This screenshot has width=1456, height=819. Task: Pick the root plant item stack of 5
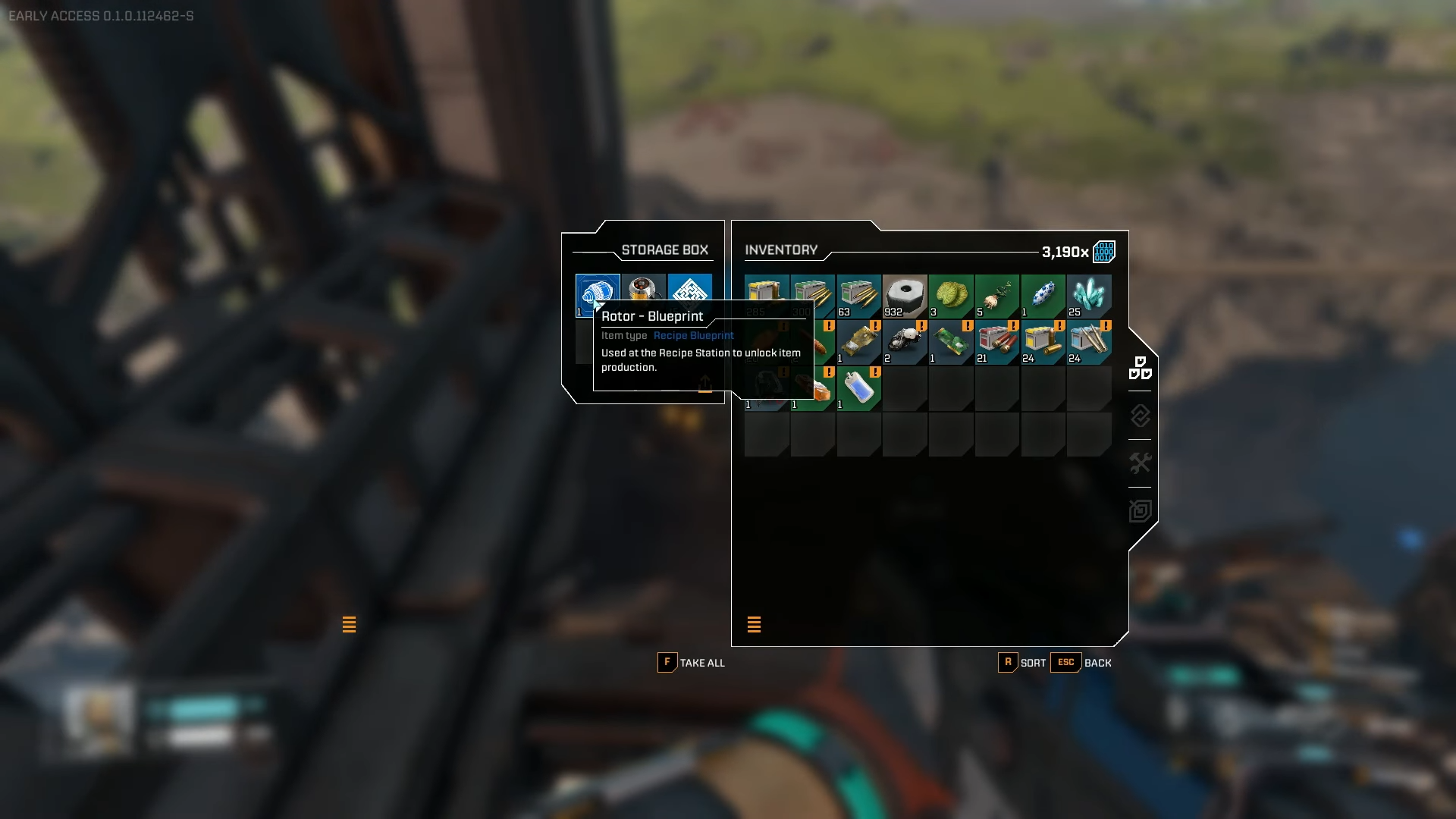(997, 296)
